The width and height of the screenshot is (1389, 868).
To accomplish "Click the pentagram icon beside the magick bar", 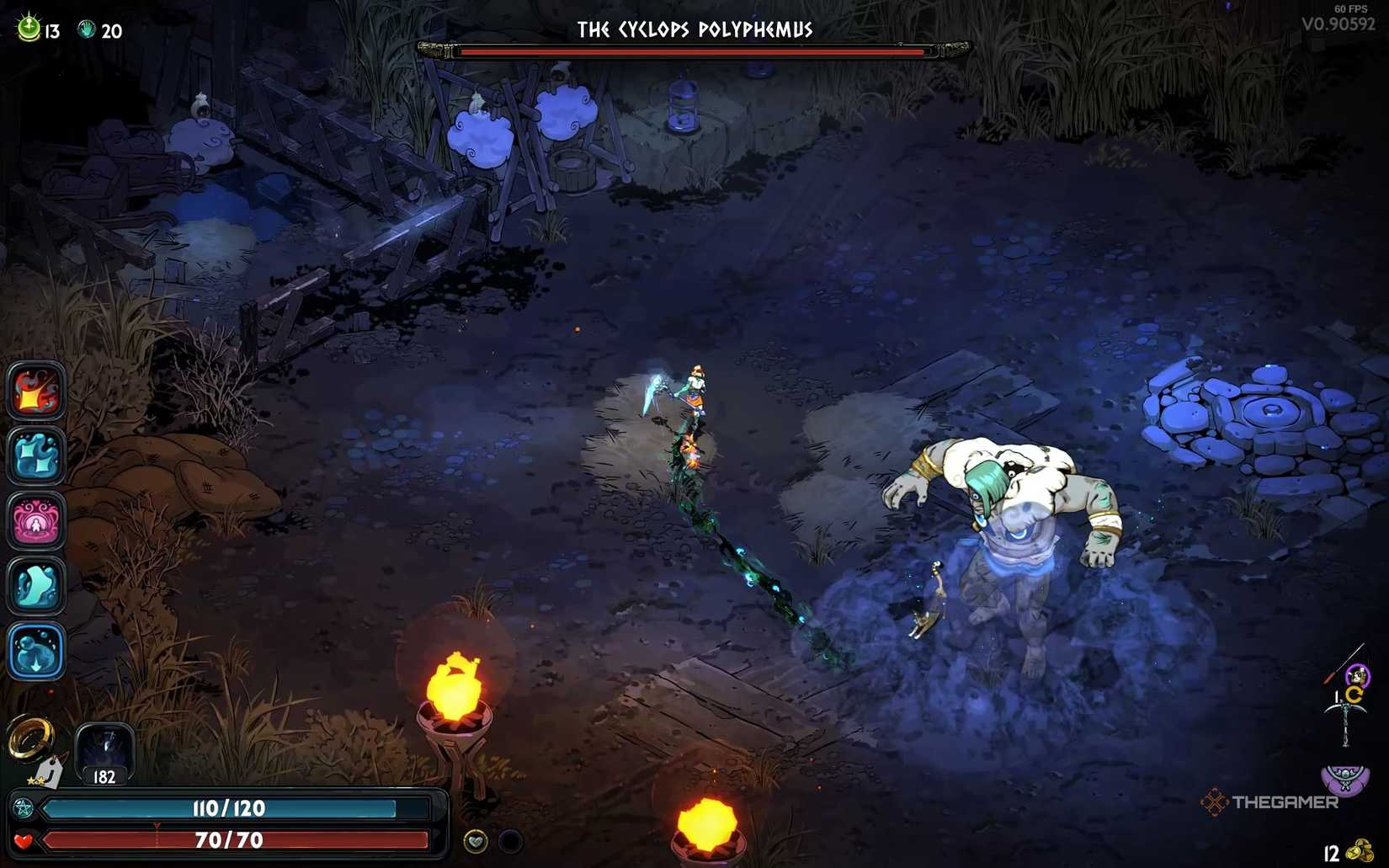I will (x=24, y=807).
